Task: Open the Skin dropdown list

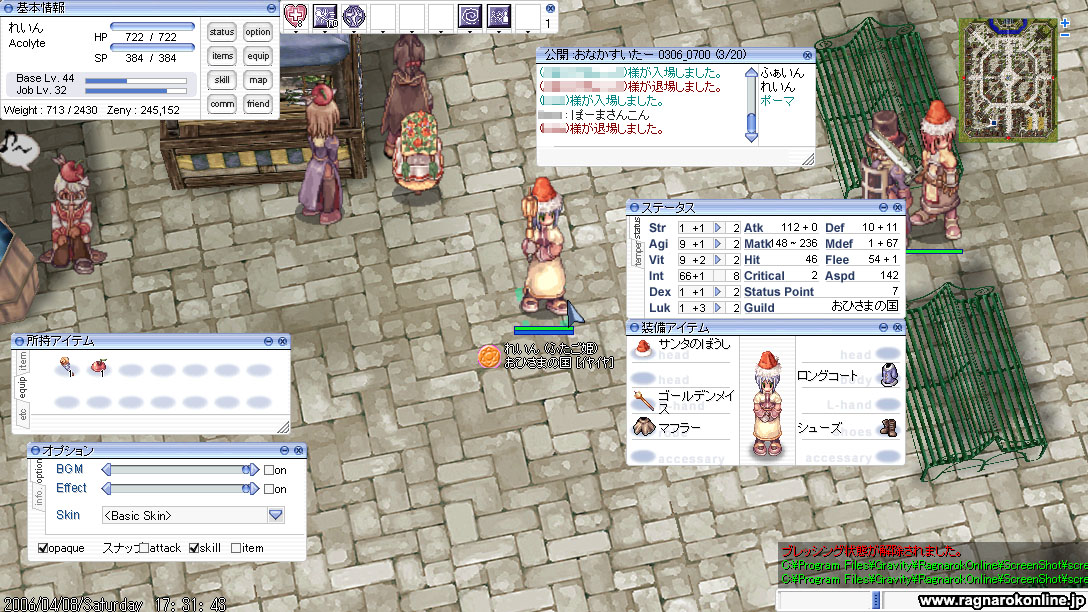Action: [x=276, y=515]
